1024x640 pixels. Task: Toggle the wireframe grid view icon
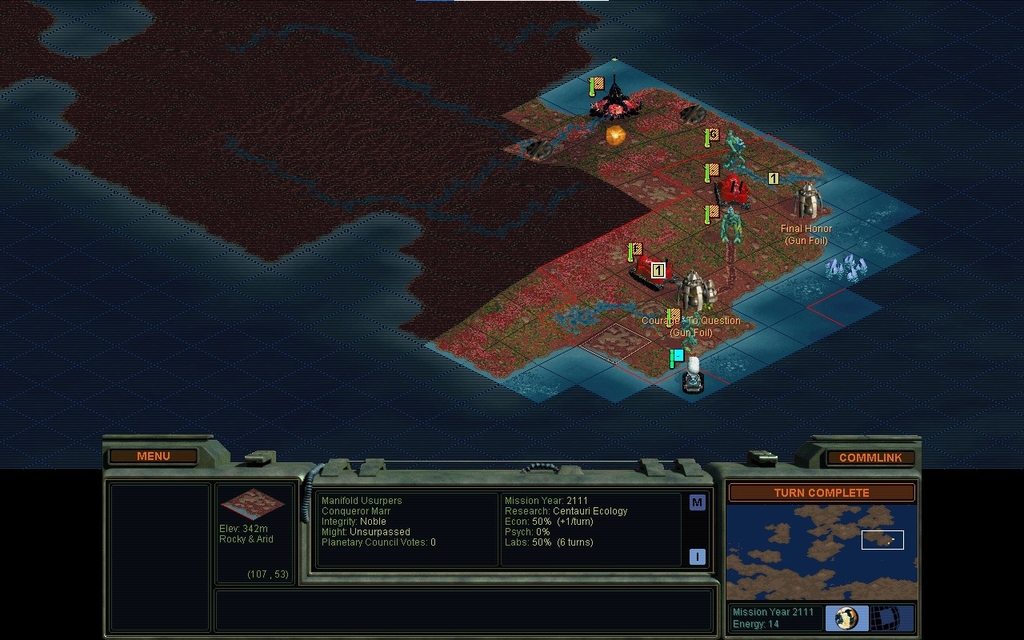coord(884,618)
